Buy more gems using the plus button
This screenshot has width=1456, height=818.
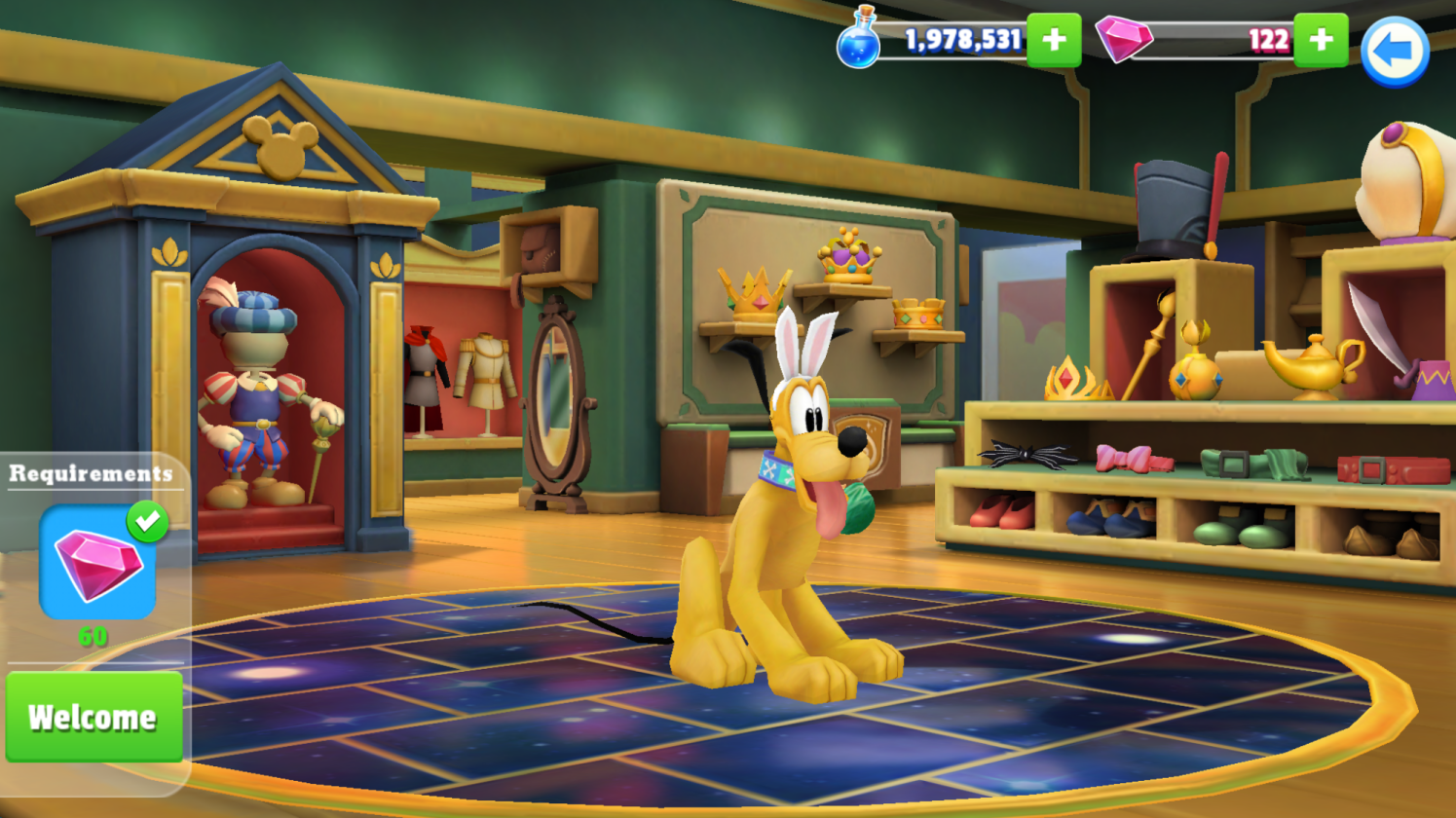click(1321, 40)
